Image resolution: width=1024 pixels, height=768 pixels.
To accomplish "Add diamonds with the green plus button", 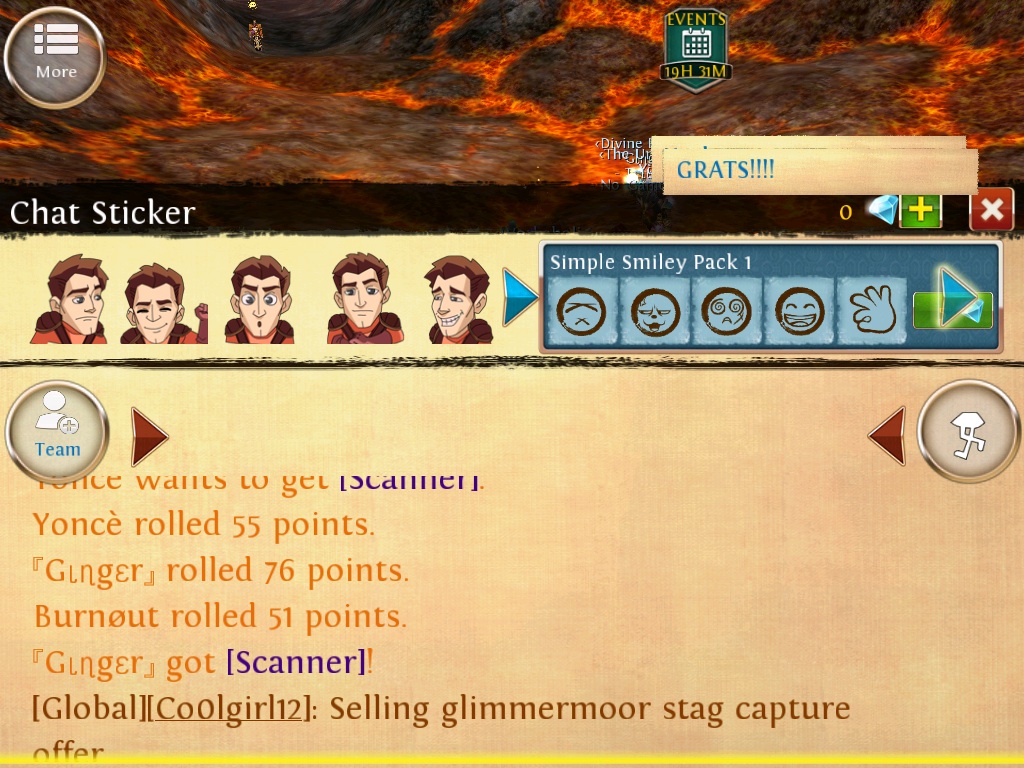I will pos(920,210).
